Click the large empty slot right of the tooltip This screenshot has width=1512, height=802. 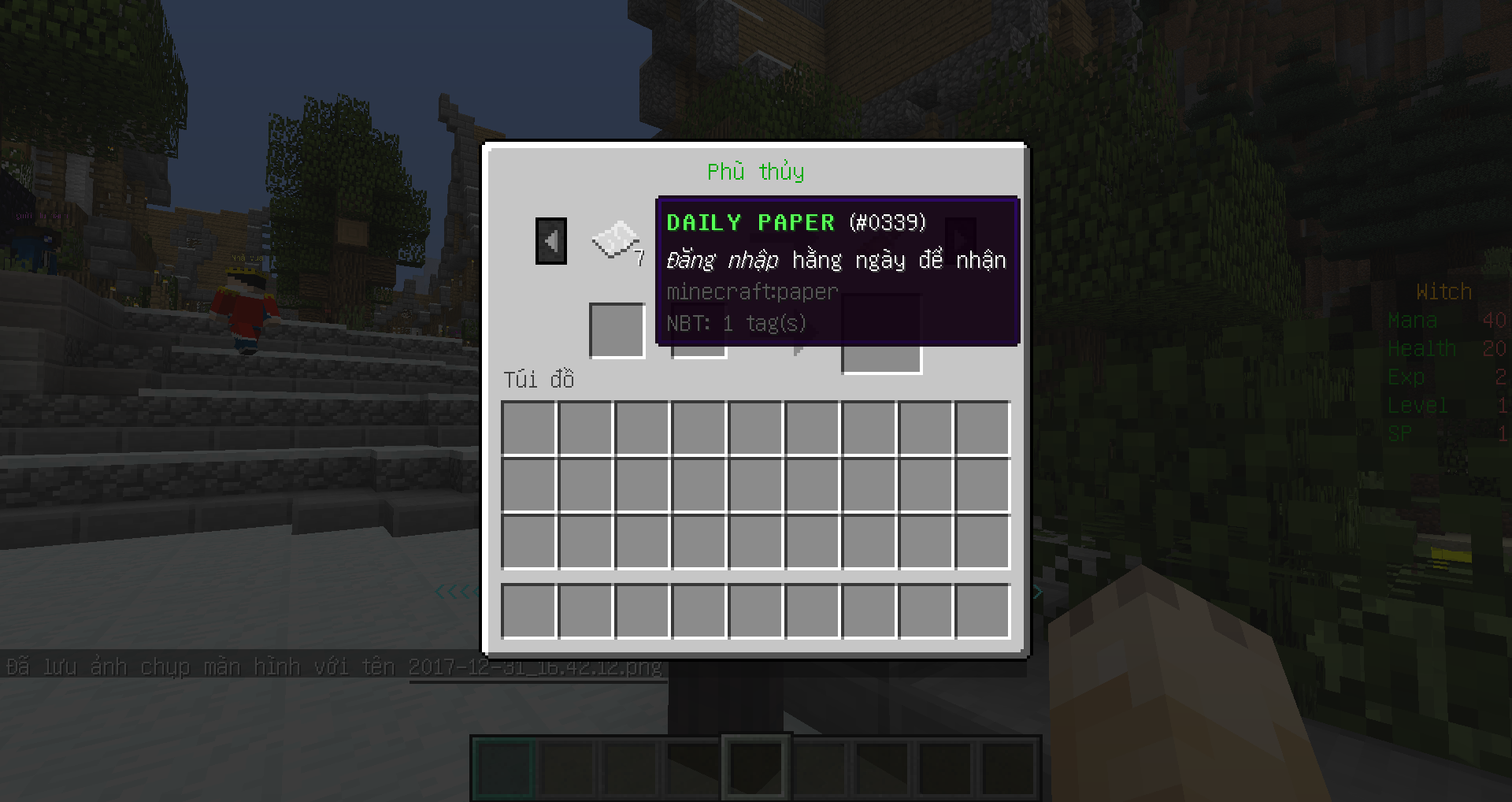(x=881, y=333)
